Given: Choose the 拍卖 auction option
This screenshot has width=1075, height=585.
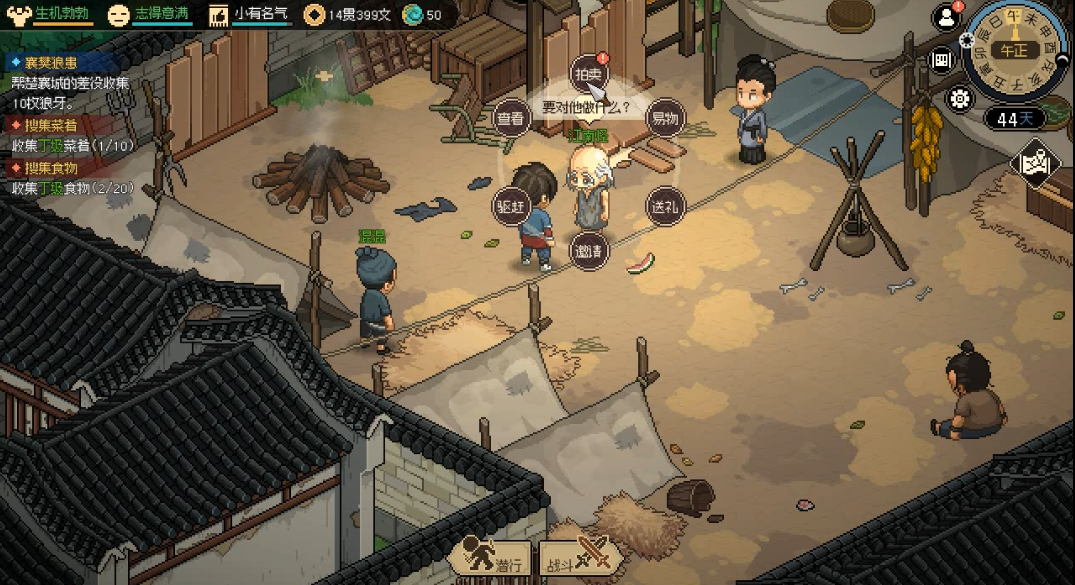Looking at the screenshot, I should pyautogui.click(x=588, y=73).
